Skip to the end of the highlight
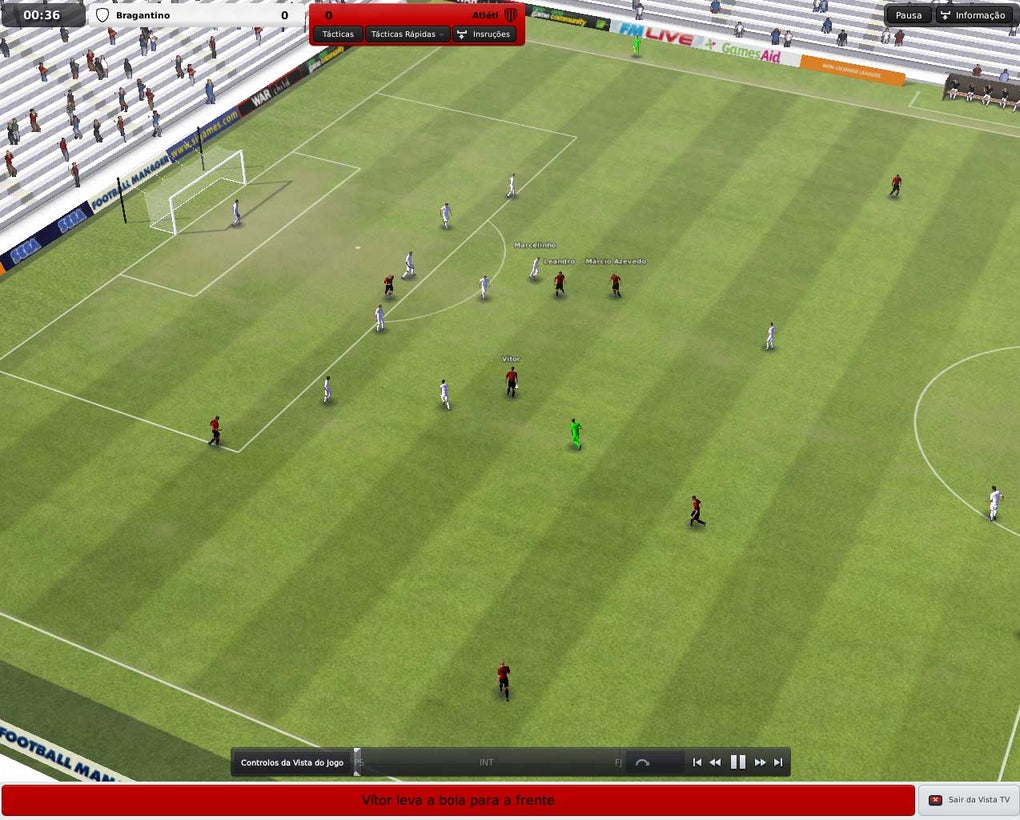 tap(778, 762)
